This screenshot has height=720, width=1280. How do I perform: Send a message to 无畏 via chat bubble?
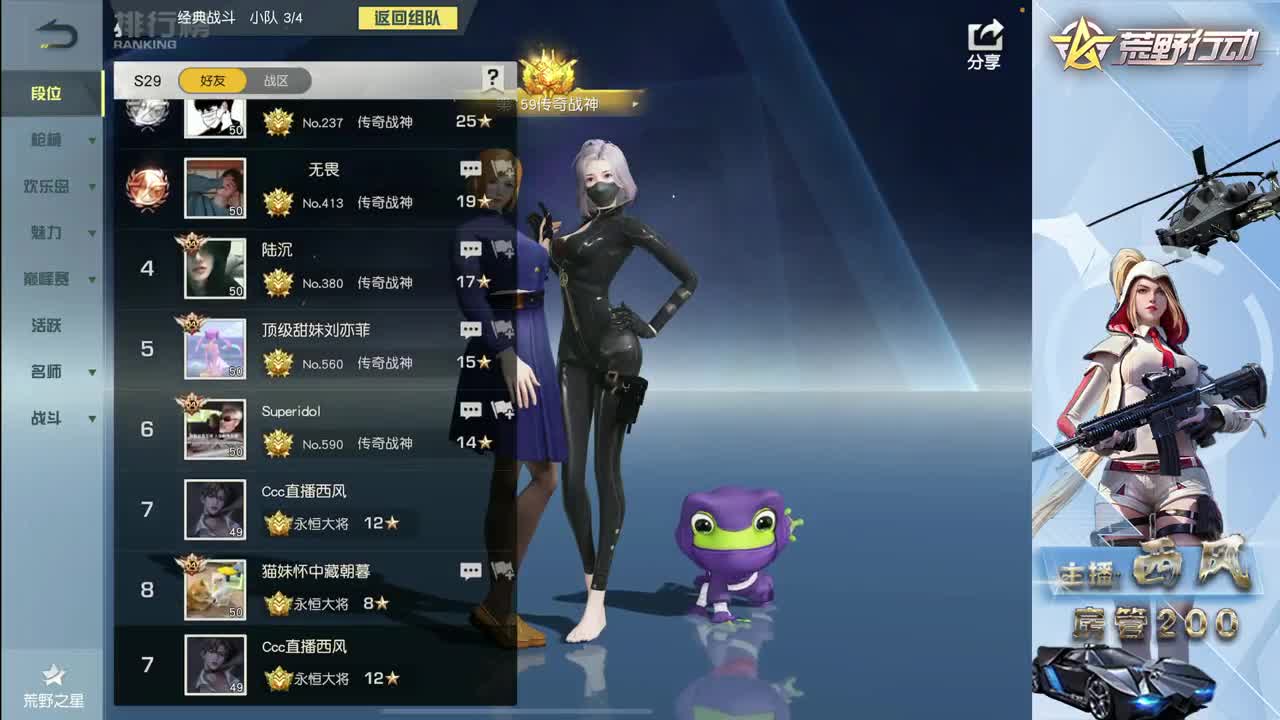[470, 169]
